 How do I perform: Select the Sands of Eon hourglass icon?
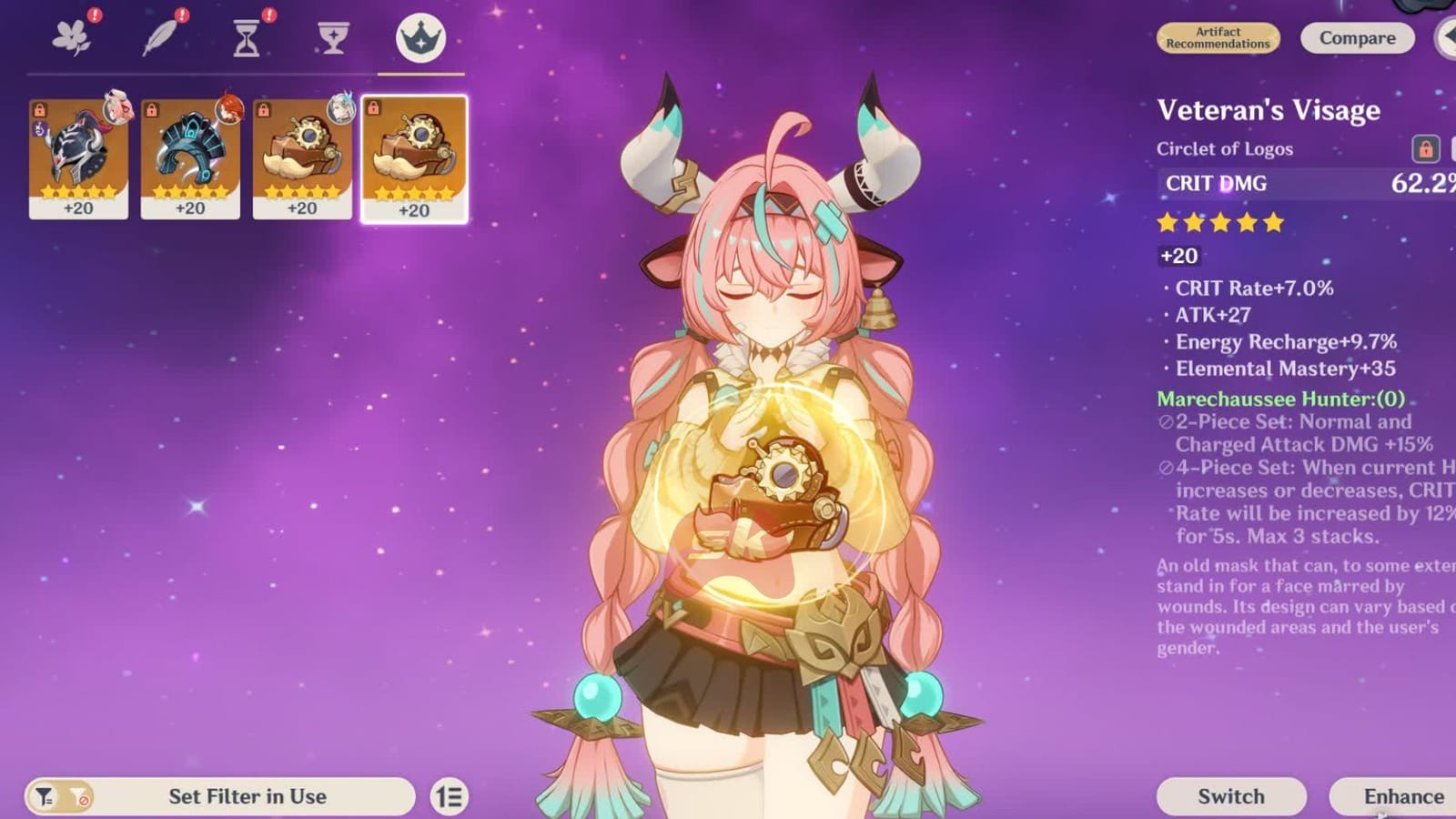[x=247, y=36]
